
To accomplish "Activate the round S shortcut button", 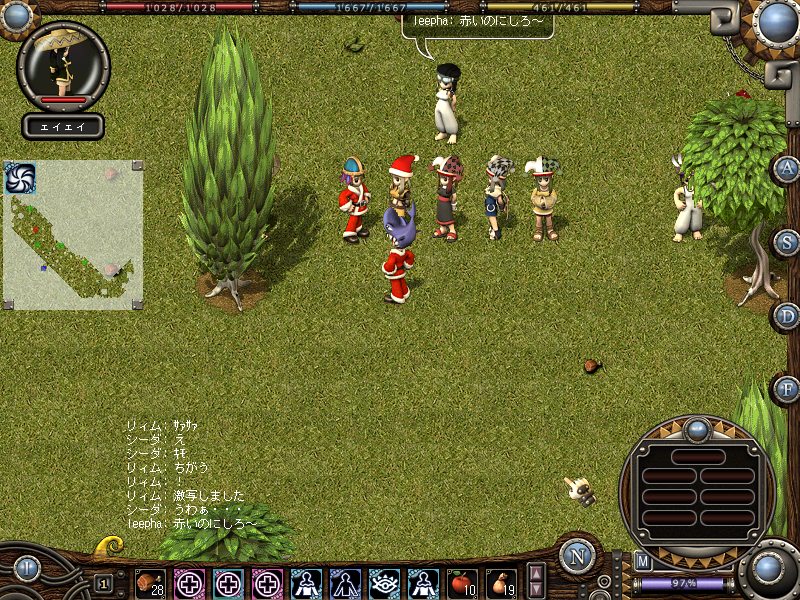I will pos(787,242).
